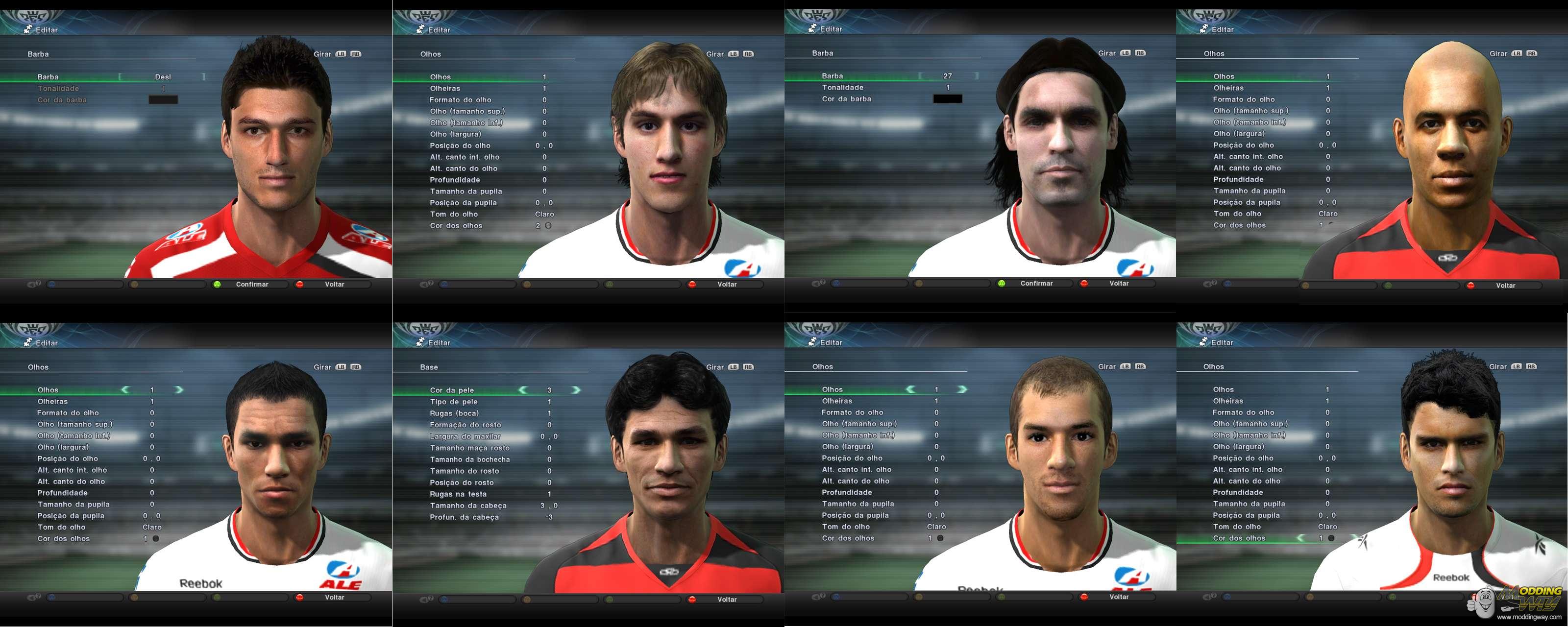Click right arrow beside Cor da pele
This screenshot has height=627, width=1568.
tap(576, 390)
